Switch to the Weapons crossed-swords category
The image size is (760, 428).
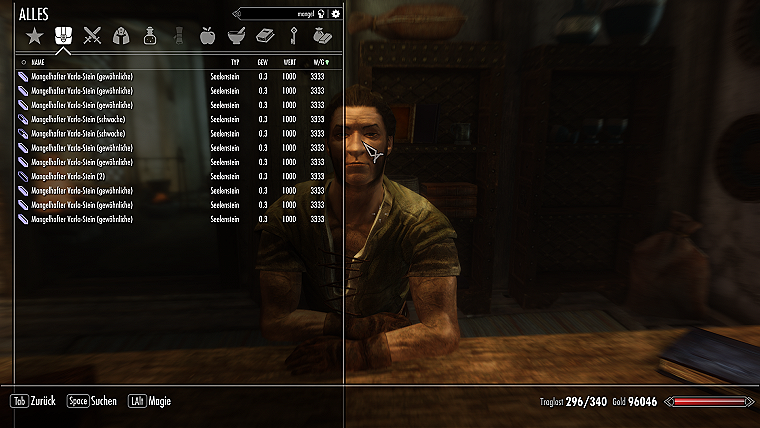tap(93, 37)
